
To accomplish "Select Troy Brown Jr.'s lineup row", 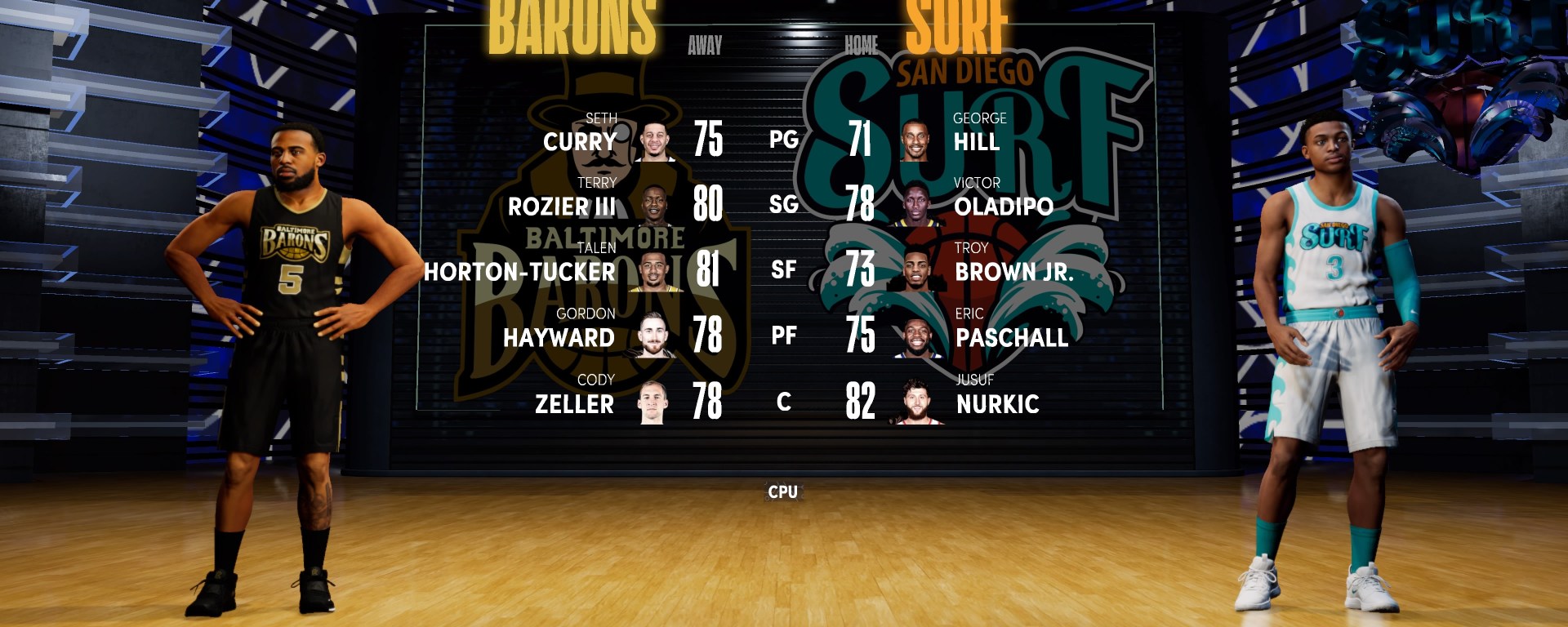I will pyautogui.click(x=1013, y=272).
